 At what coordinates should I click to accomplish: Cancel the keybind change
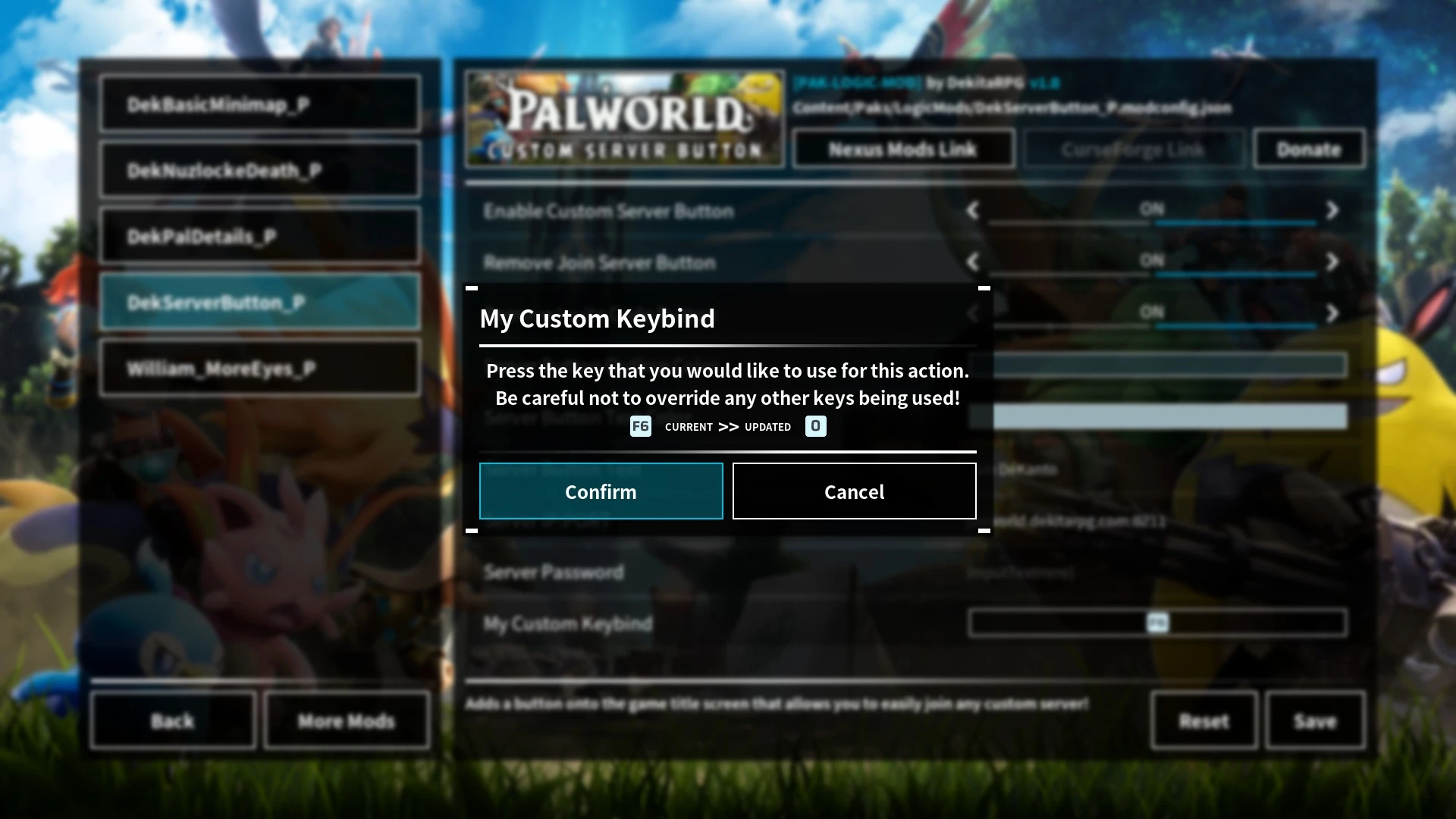pos(854,491)
